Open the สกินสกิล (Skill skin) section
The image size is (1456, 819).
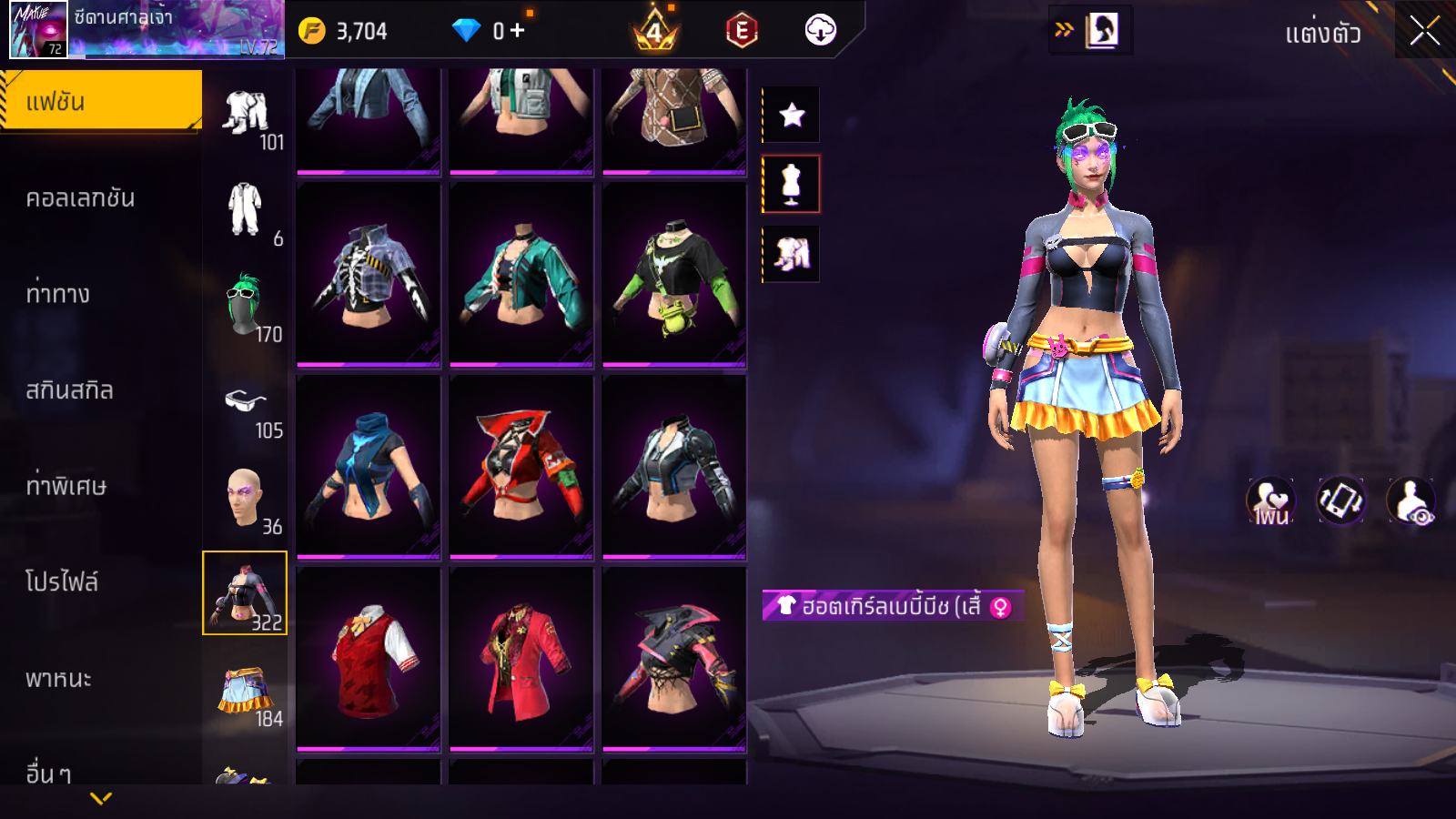tap(69, 390)
